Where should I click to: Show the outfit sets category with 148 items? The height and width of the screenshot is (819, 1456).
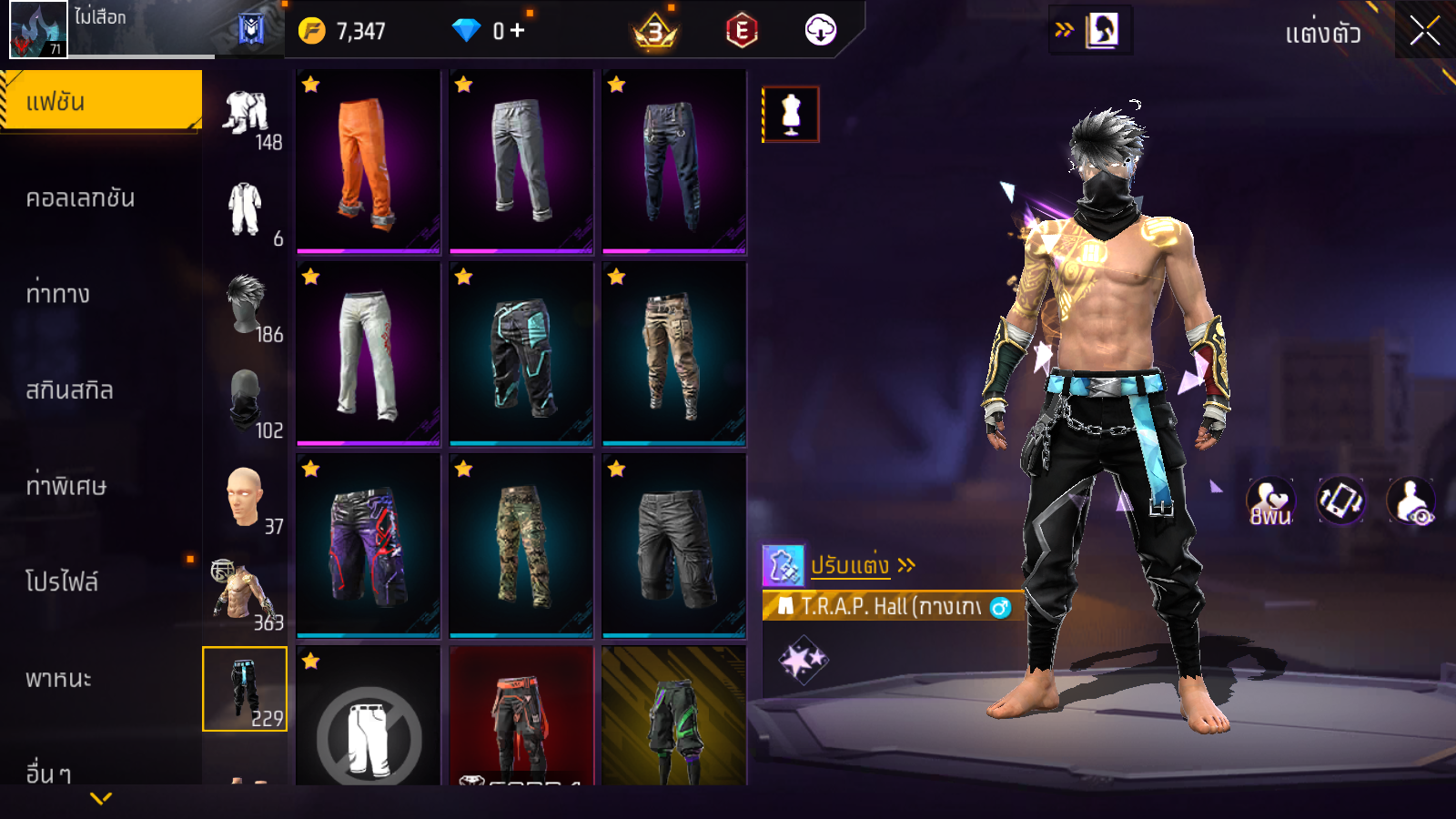coord(246,115)
